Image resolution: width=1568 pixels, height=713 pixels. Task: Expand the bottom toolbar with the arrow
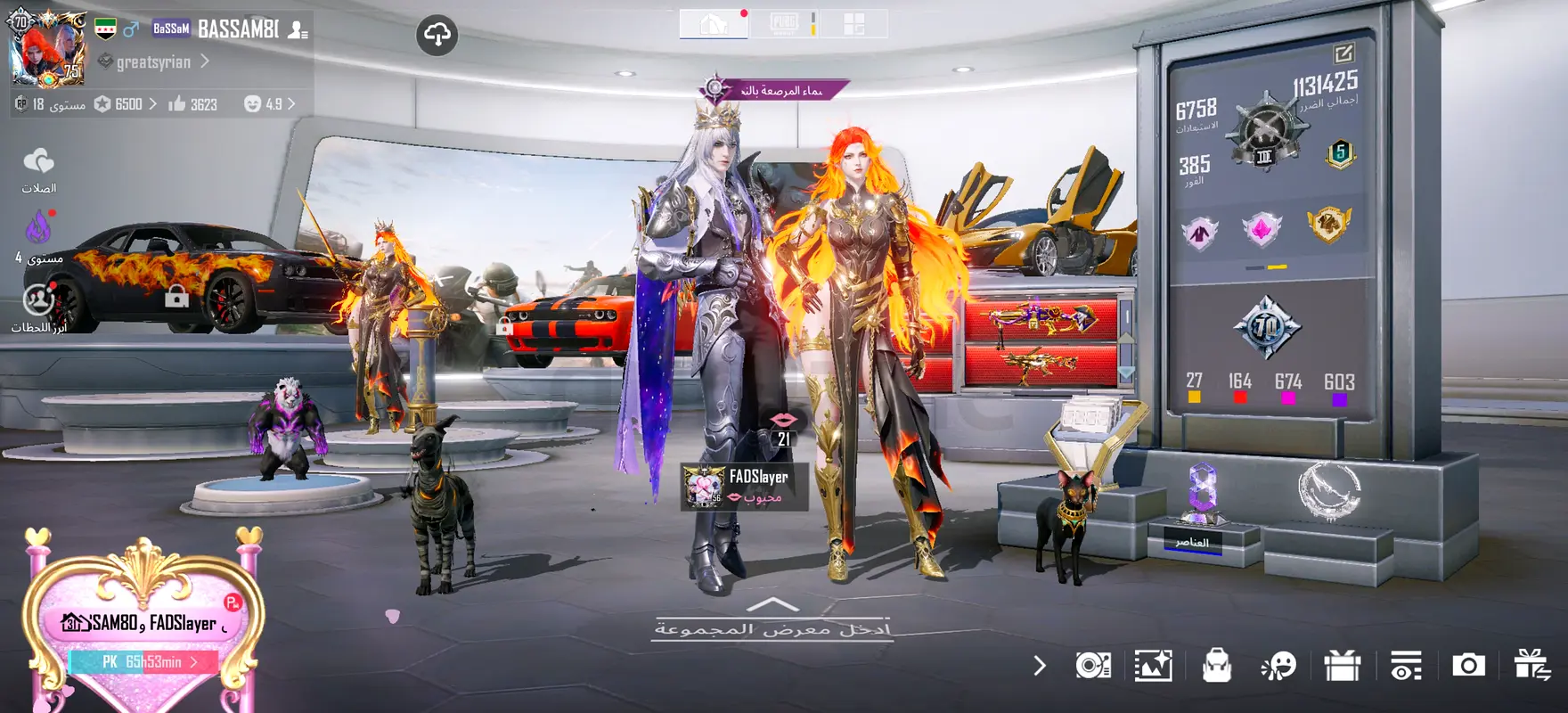click(1040, 666)
